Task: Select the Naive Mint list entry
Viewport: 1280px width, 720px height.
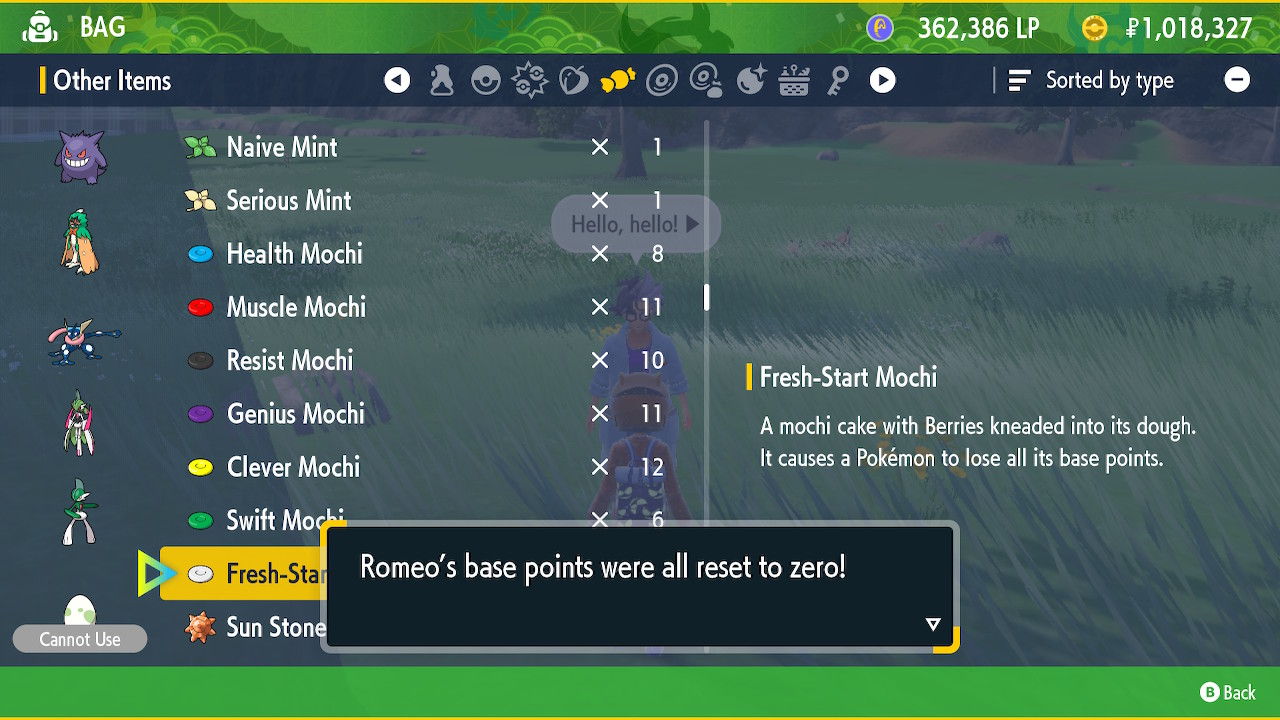Action: click(283, 146)
